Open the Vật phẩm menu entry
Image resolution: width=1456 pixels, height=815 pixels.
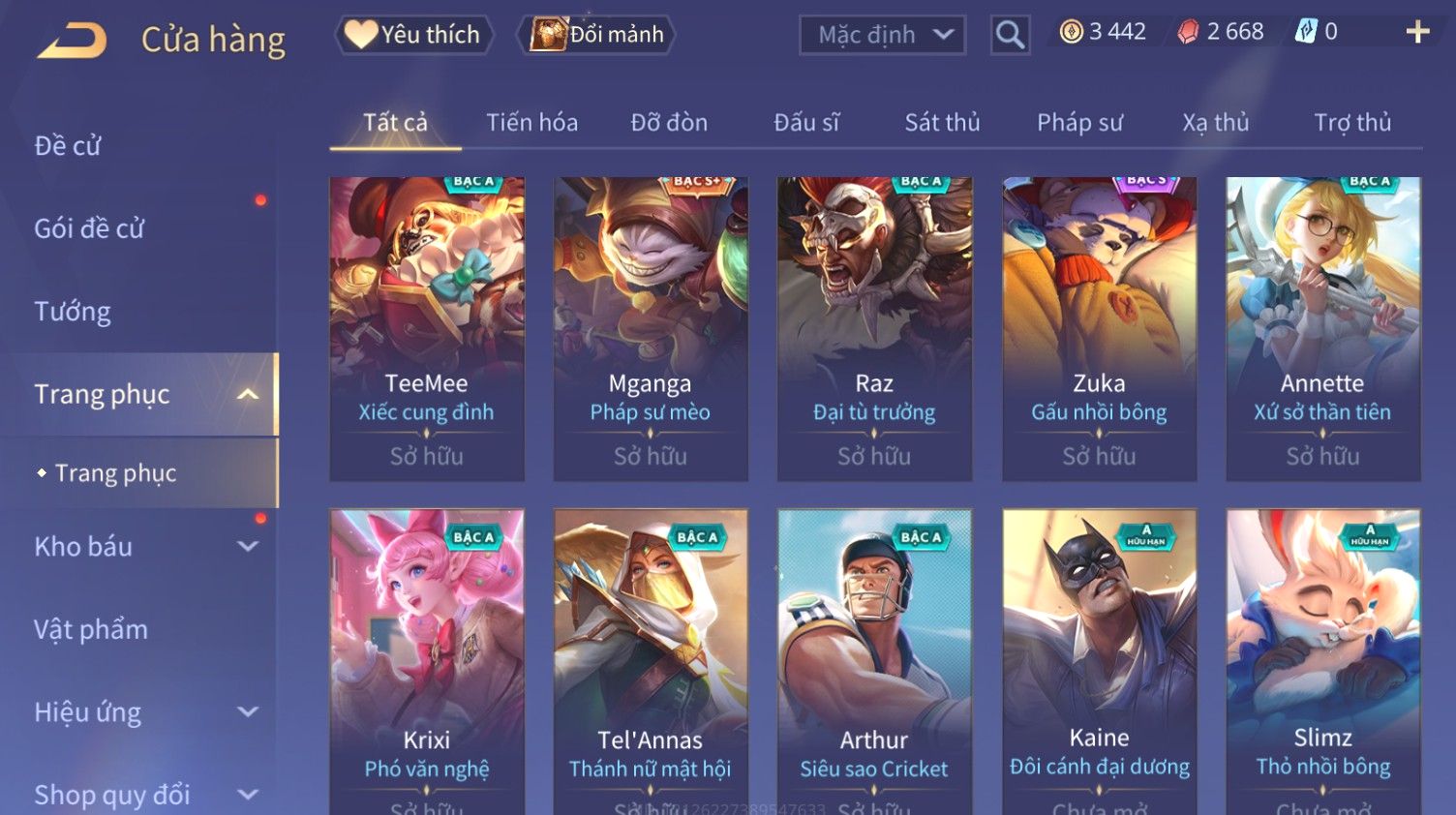point(91,630)
